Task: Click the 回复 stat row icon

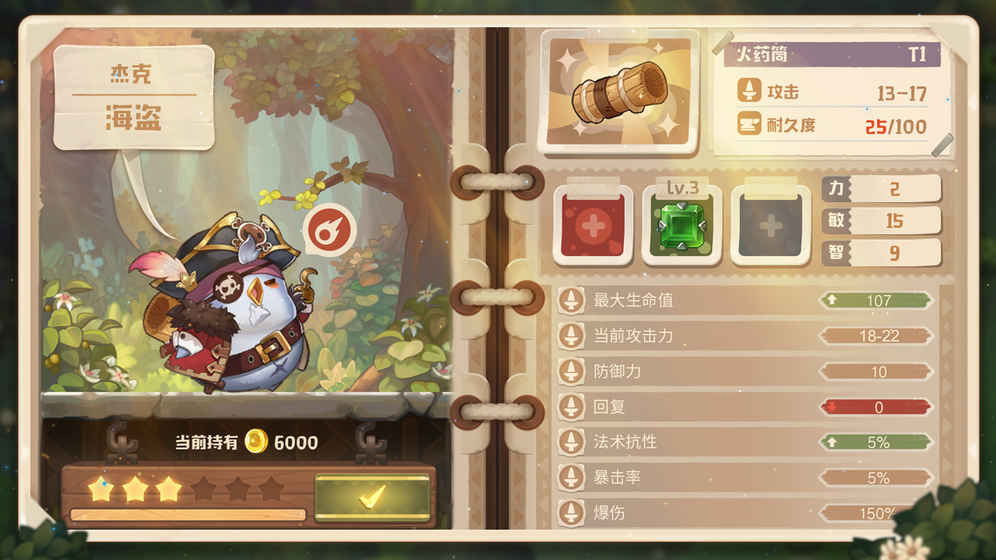Action: [x=571, y=407]
